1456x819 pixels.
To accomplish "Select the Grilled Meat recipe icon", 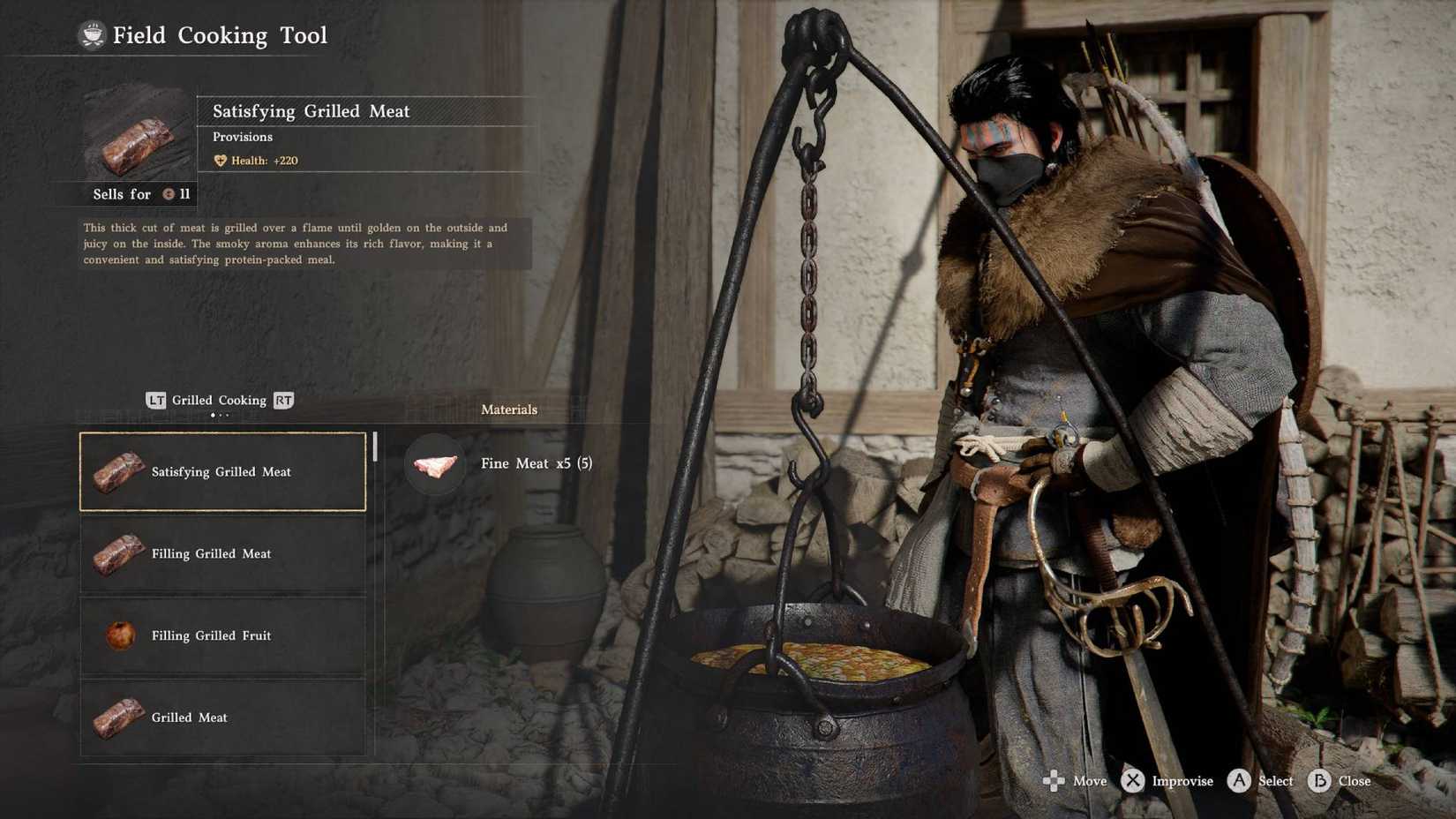I will point(119,718).
